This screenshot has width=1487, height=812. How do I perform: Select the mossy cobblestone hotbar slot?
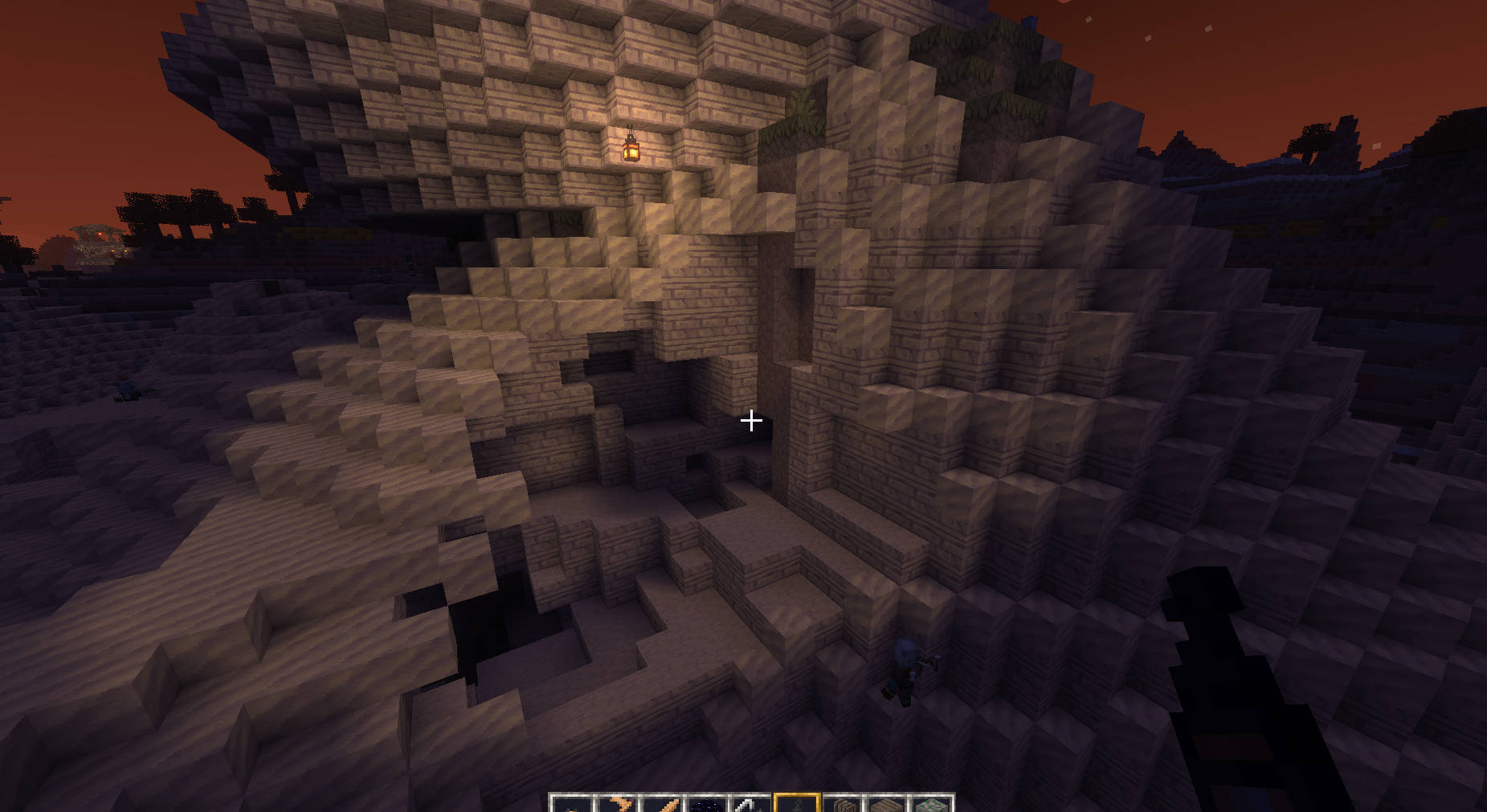click(x=931, y=804)
